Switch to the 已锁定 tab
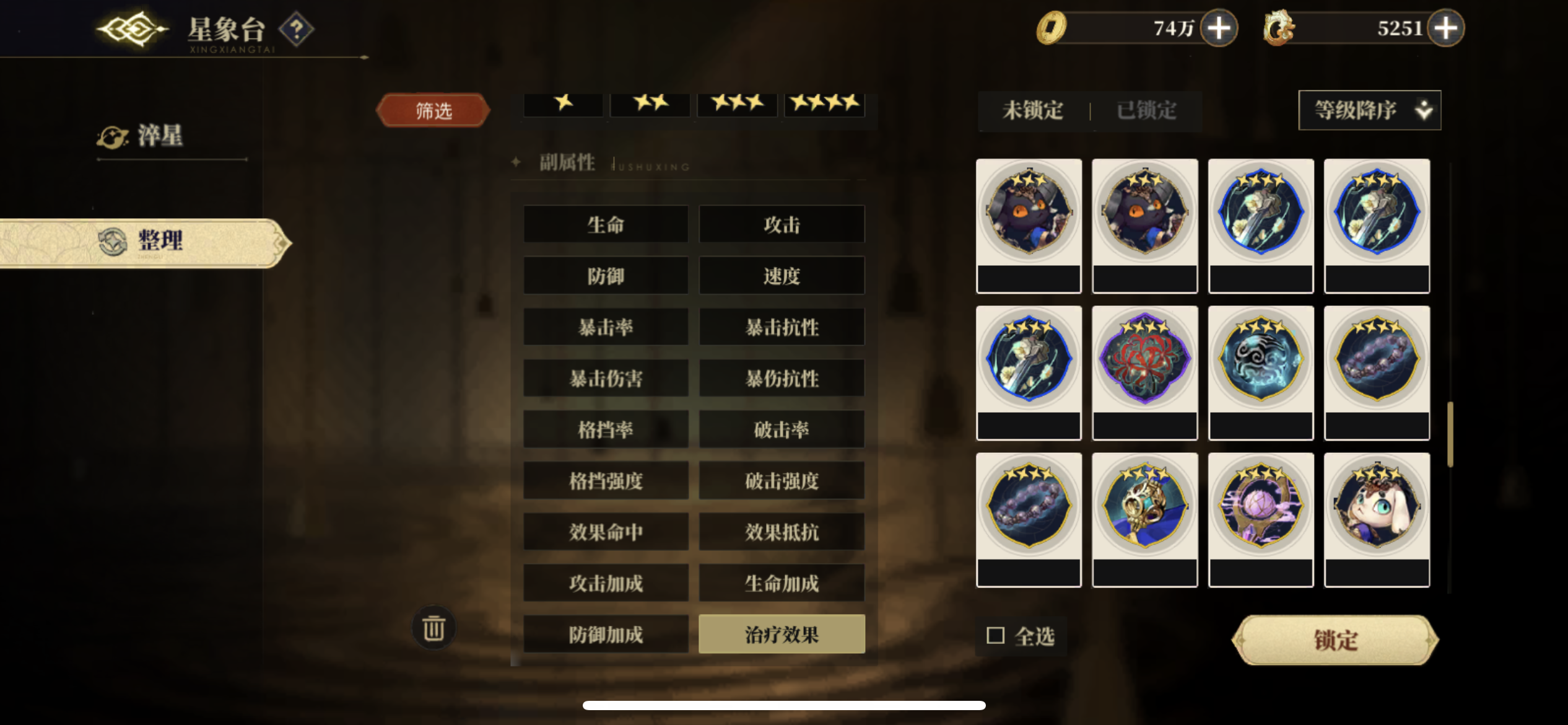 tap(1146, 111)
